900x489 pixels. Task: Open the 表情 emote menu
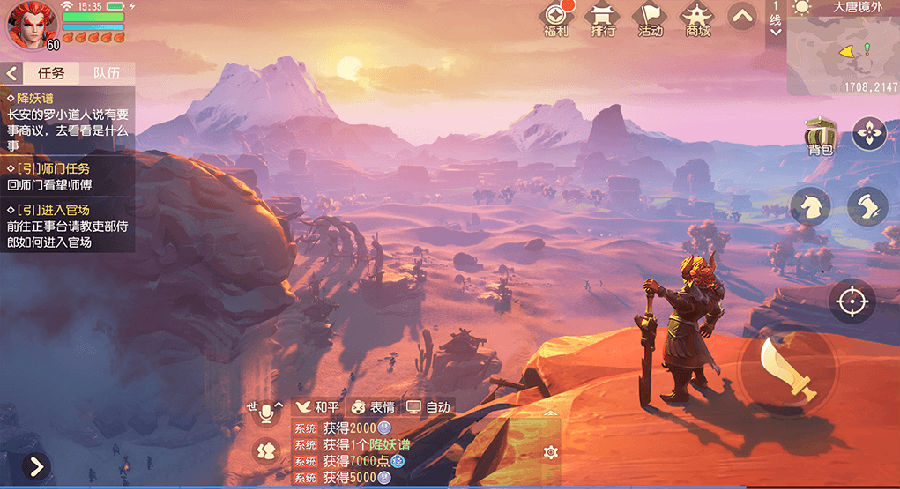[371, 407]
